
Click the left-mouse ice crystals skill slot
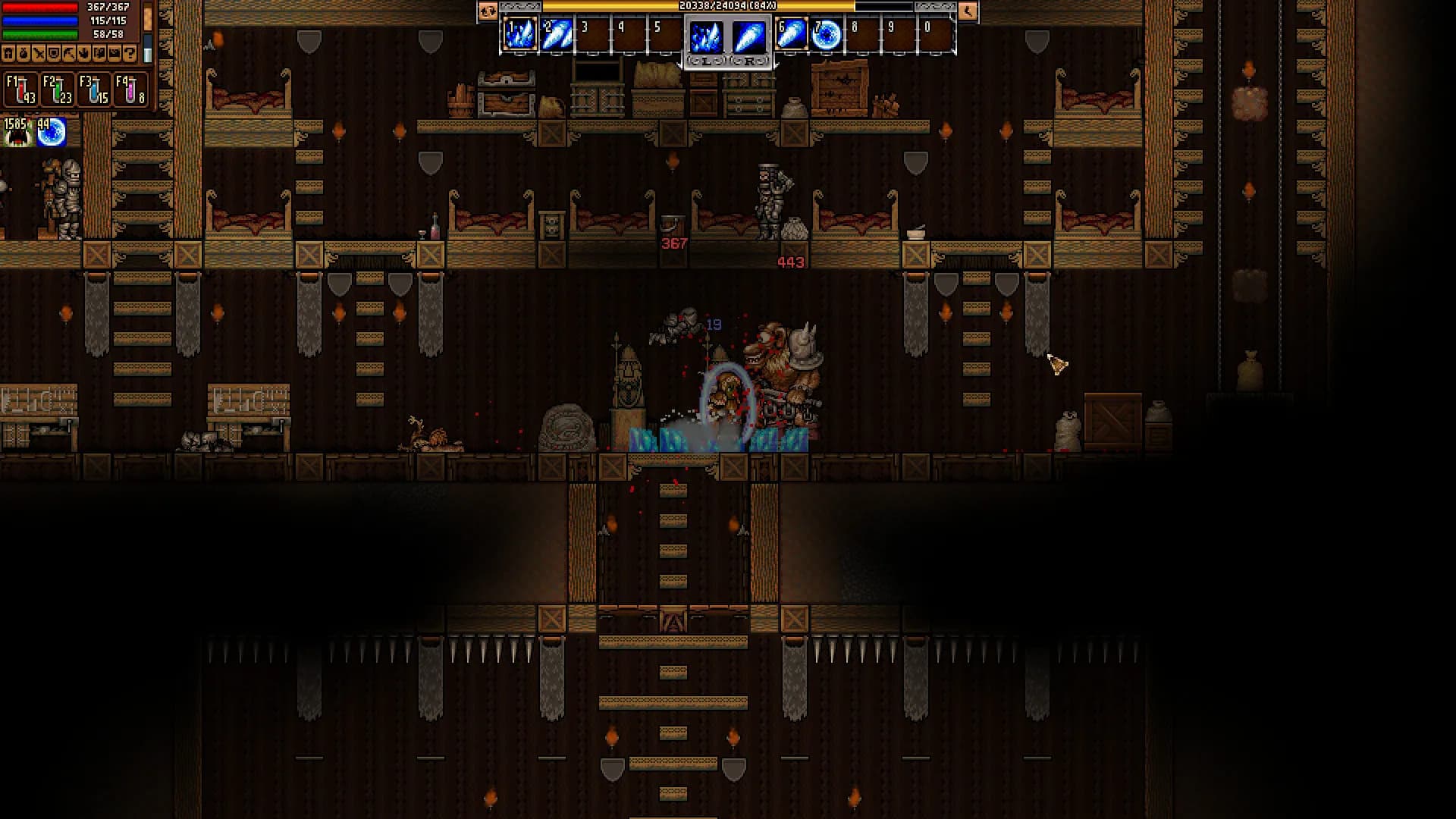[706, 37]
